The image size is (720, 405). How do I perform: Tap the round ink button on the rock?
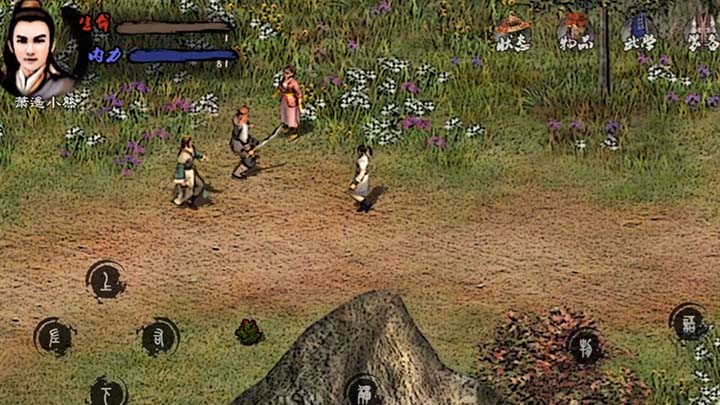[363, 391]
